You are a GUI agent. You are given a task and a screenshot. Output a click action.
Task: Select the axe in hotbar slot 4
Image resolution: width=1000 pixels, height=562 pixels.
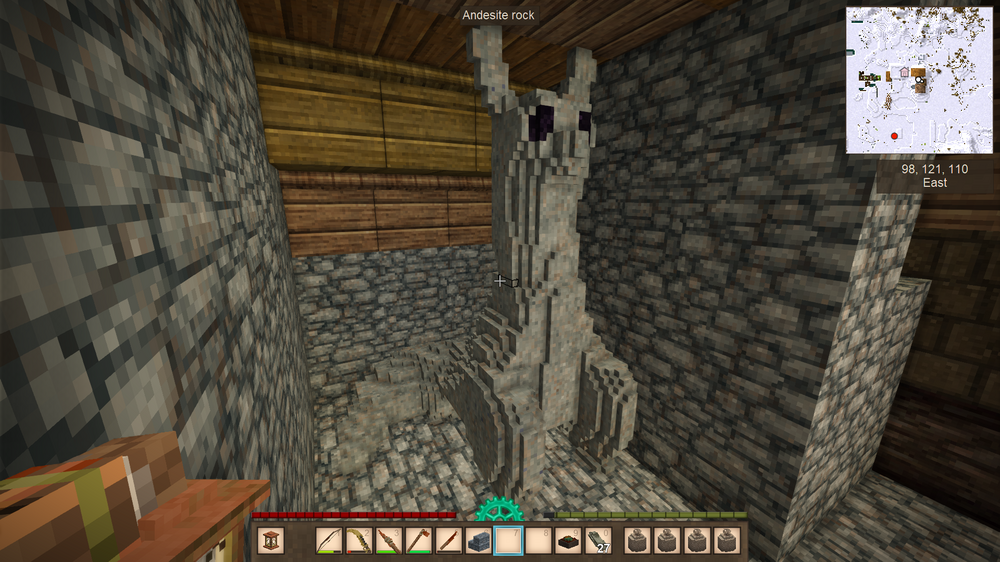point(419,541)
